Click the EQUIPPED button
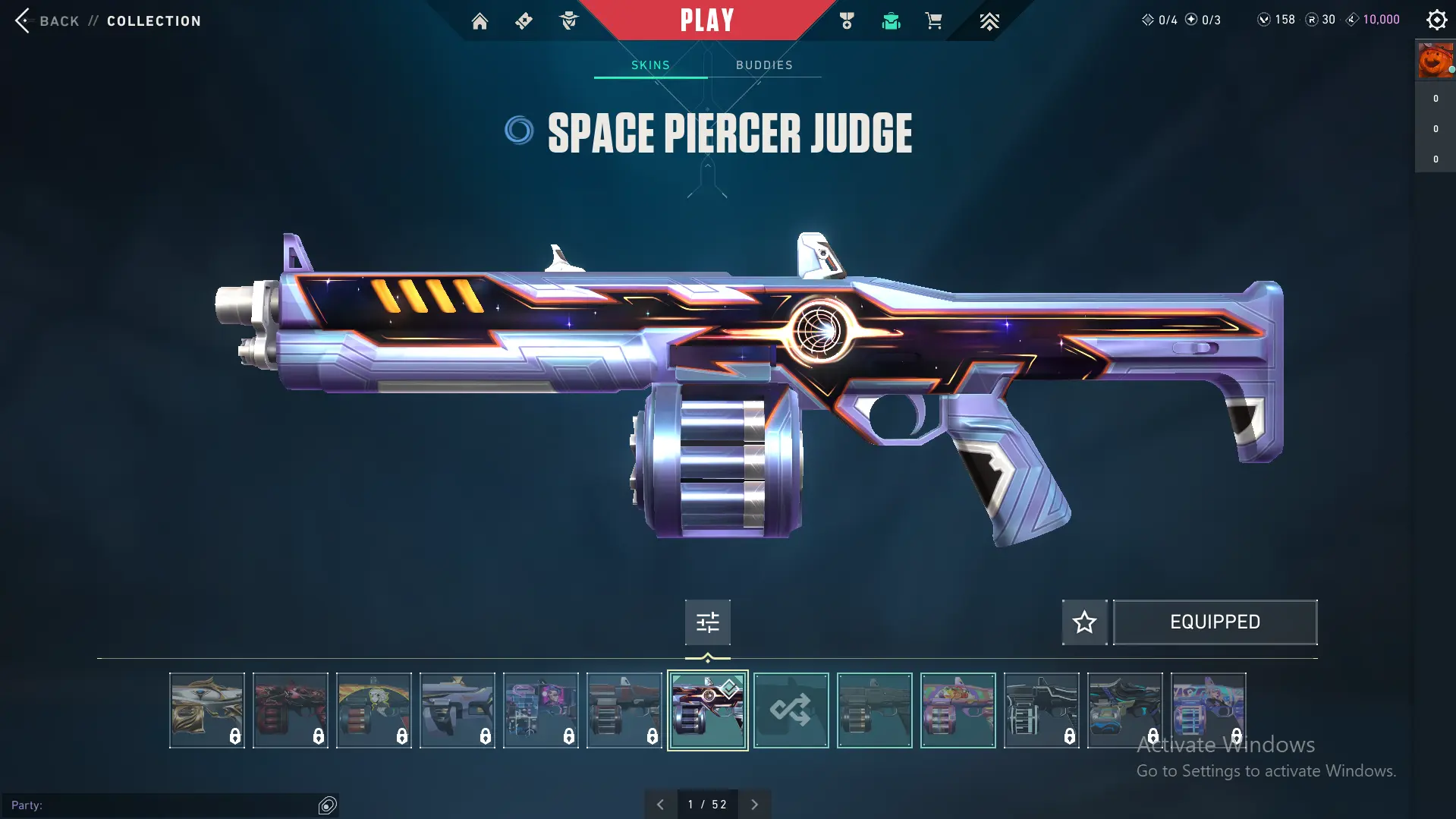 click(x=1215, y=622)
